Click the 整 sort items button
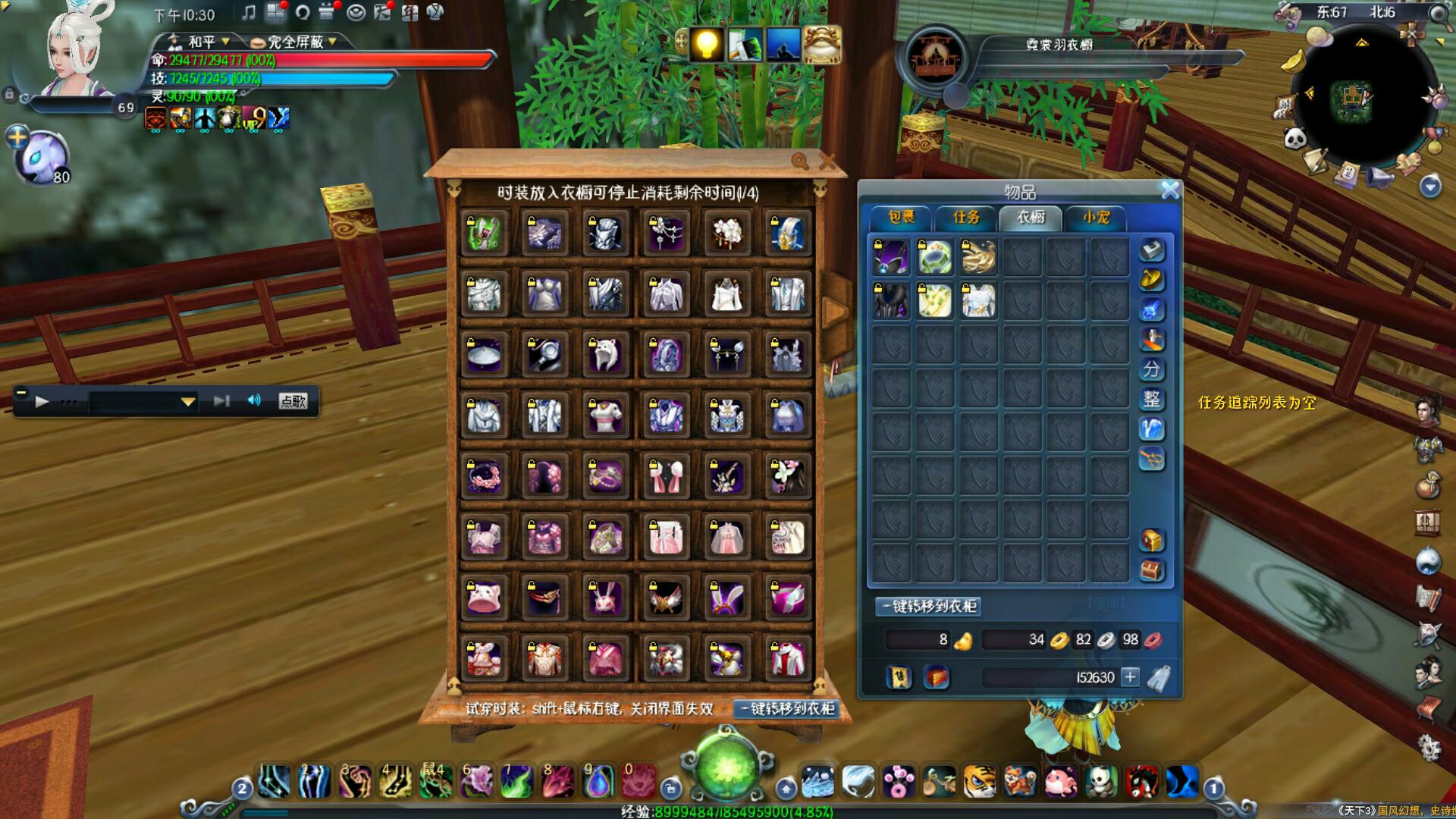Image resolution: width=1456 pixels, height=819 pixels. (1151, 399)
